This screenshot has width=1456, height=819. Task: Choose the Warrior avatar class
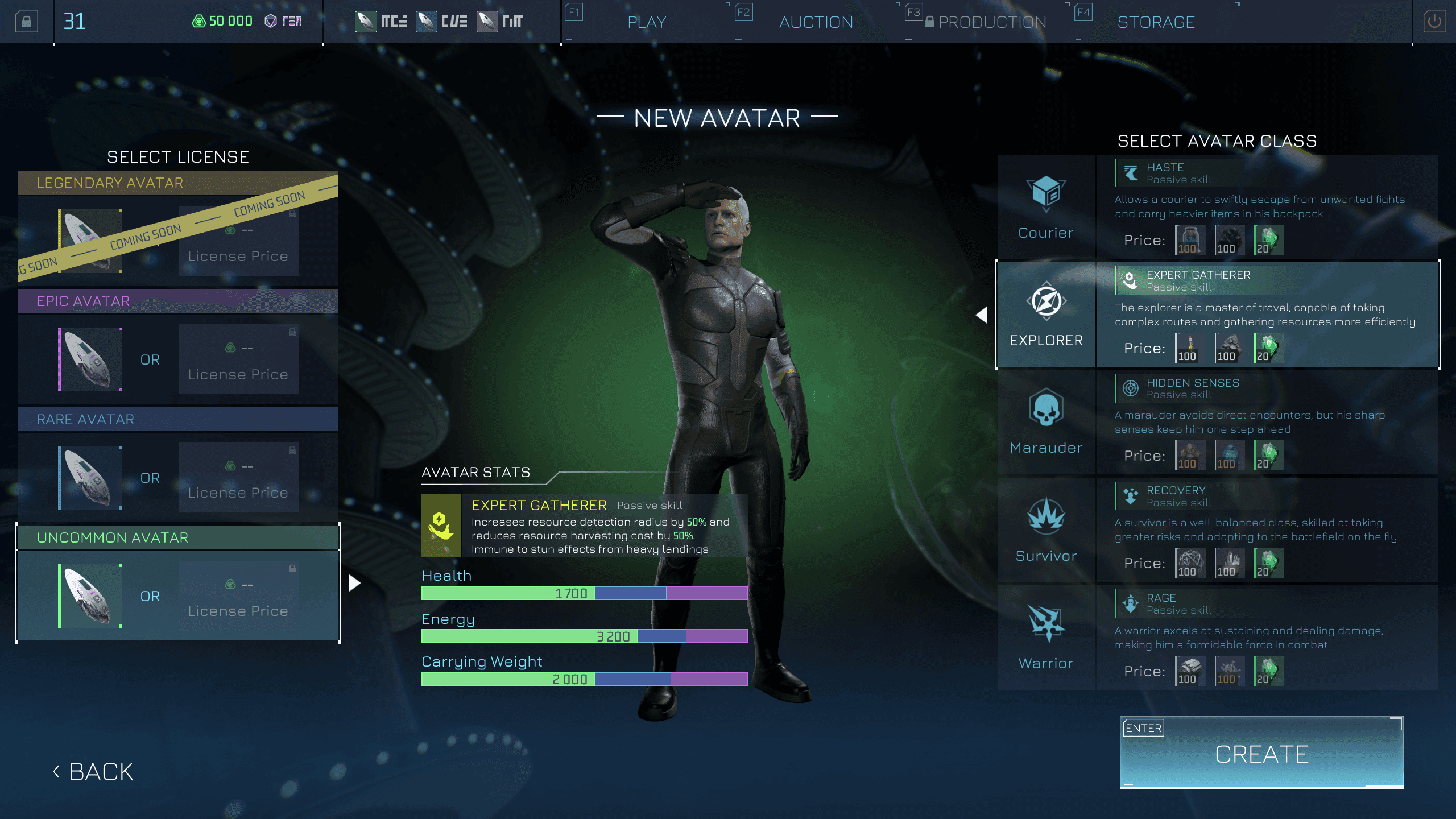[x=1046, y=638]
